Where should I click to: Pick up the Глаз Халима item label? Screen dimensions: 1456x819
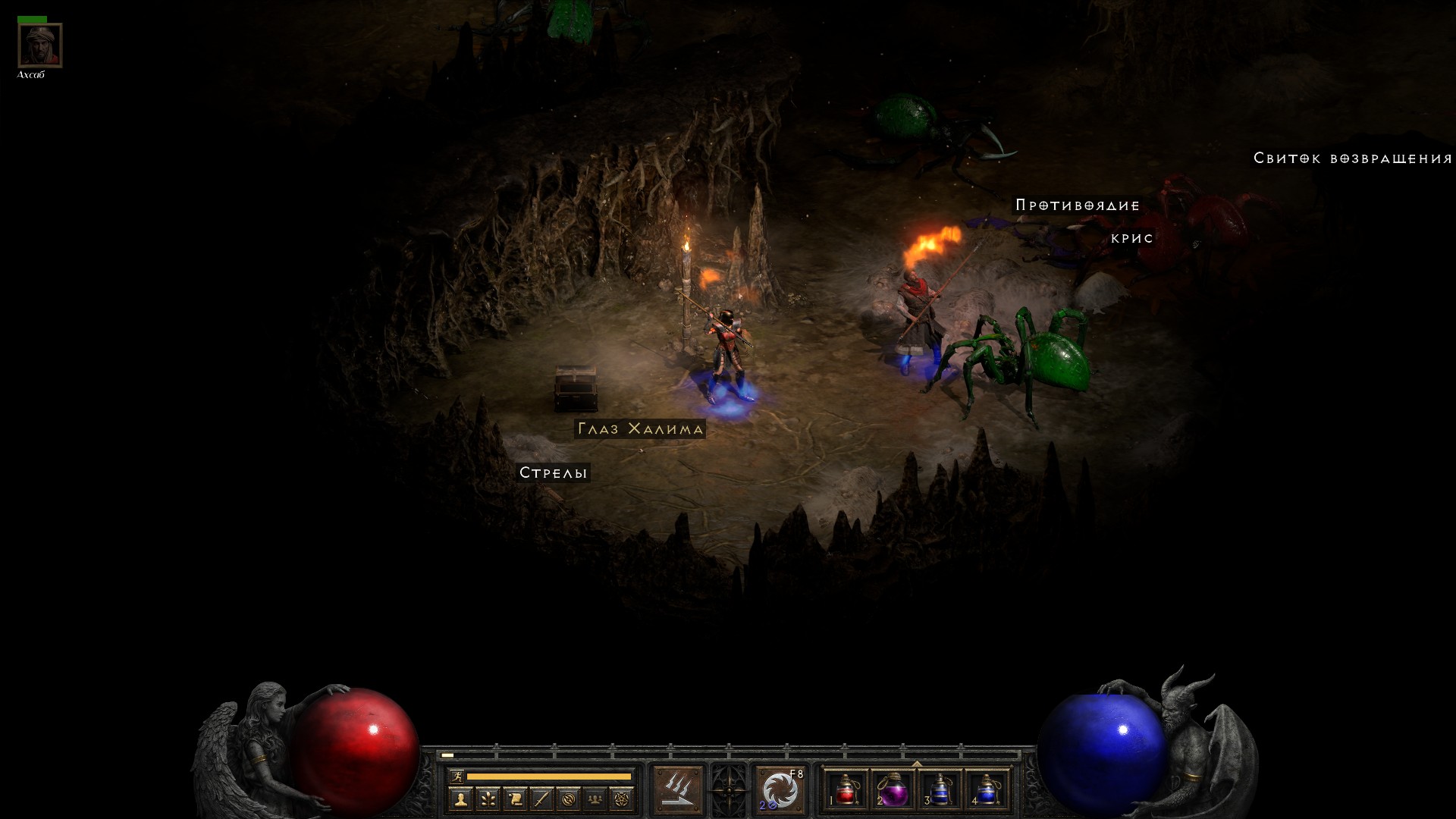(x=640, y=429)
